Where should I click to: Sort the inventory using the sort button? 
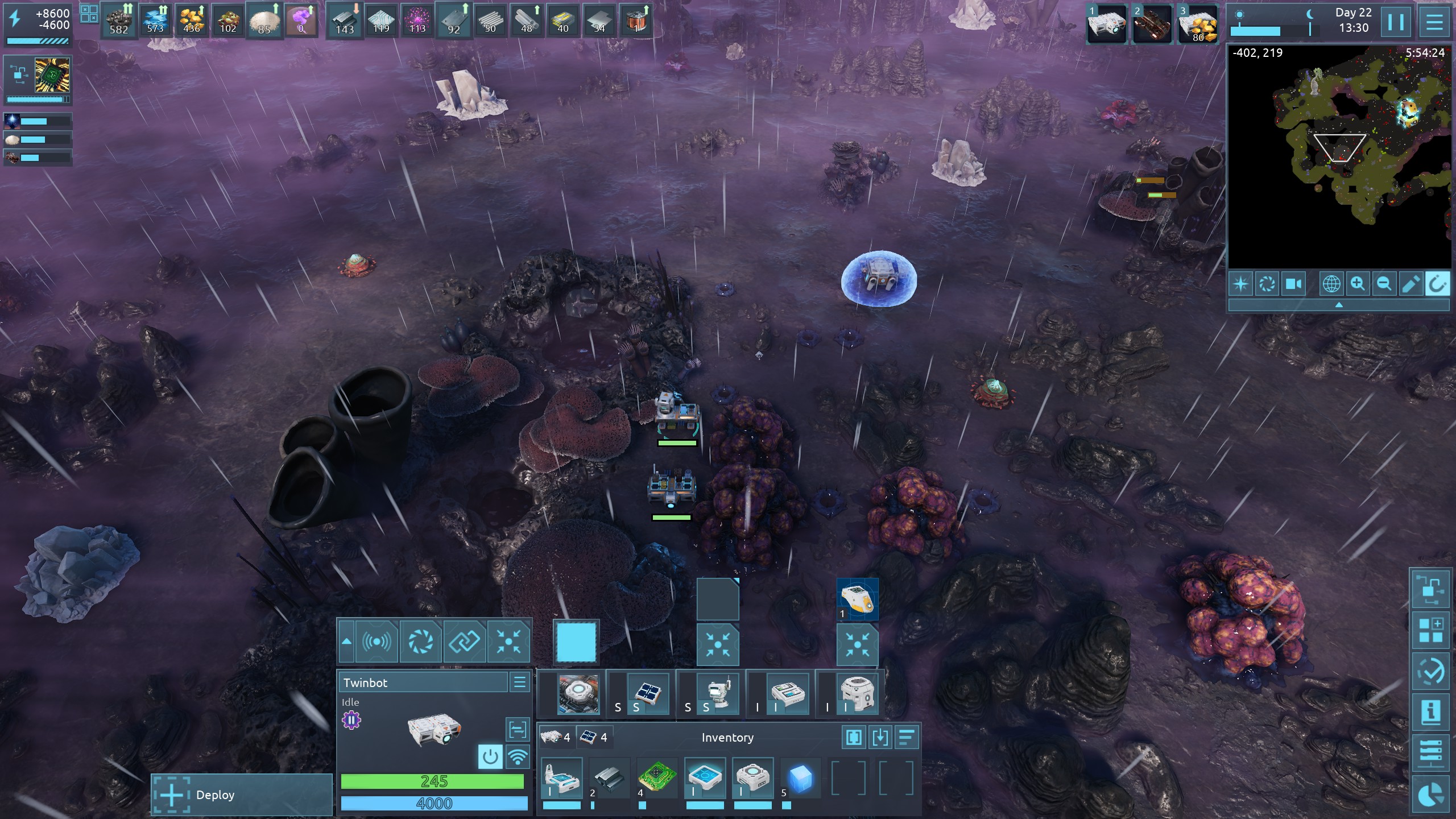(907, 737)
